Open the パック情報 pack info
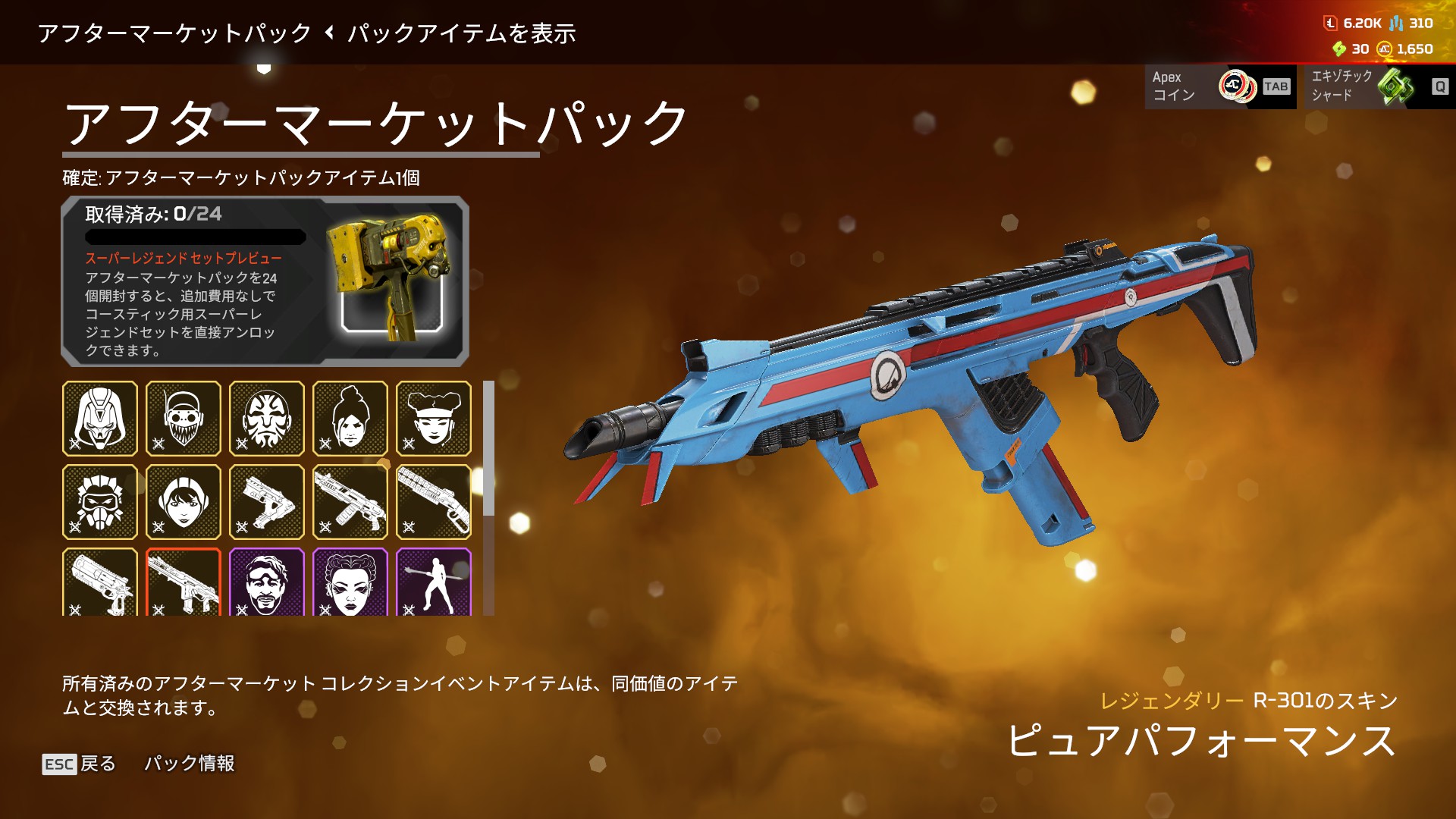 (x=190, y=764)
